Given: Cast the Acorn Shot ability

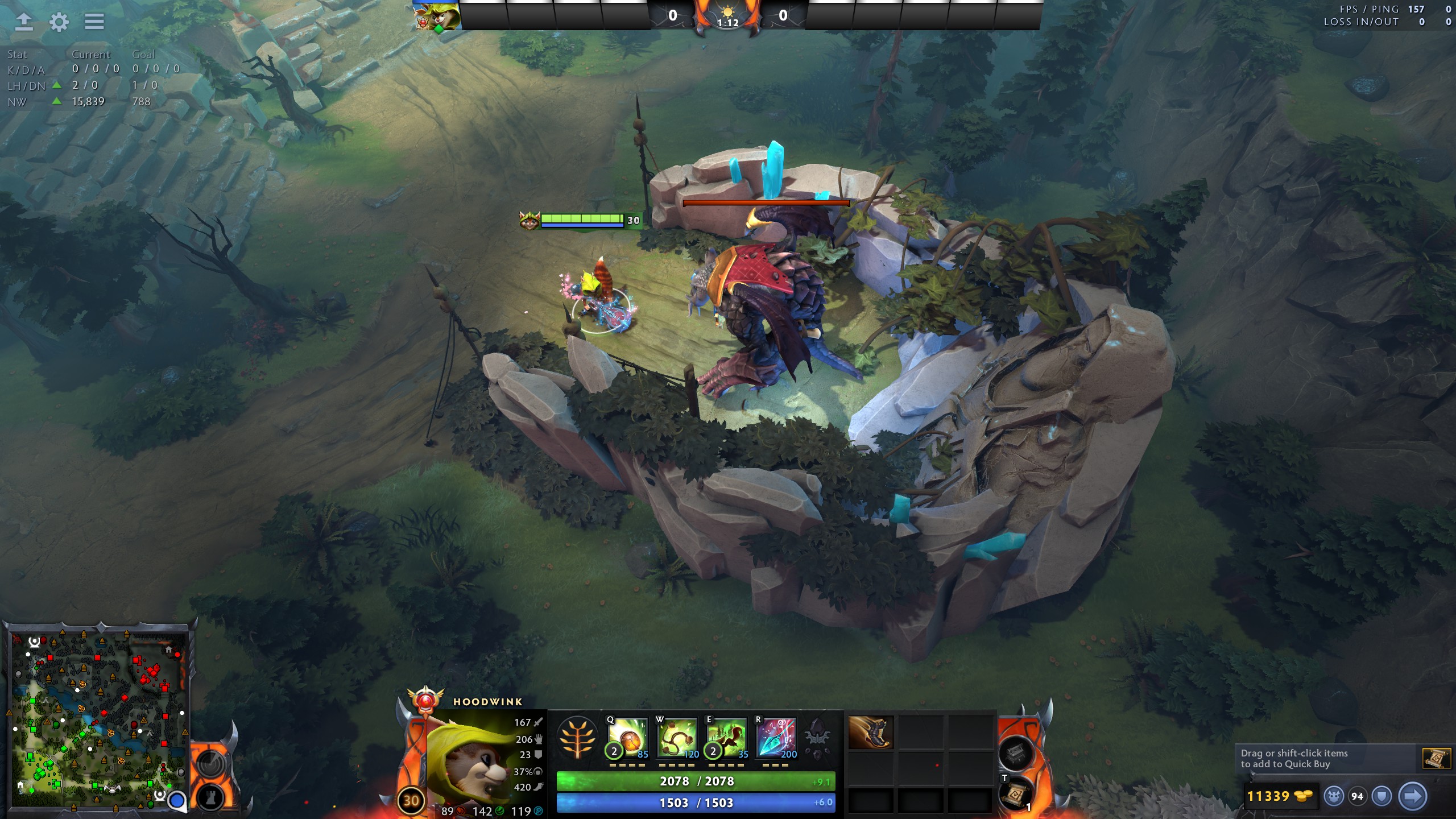Looking at the screenshot, I should 627,738.
